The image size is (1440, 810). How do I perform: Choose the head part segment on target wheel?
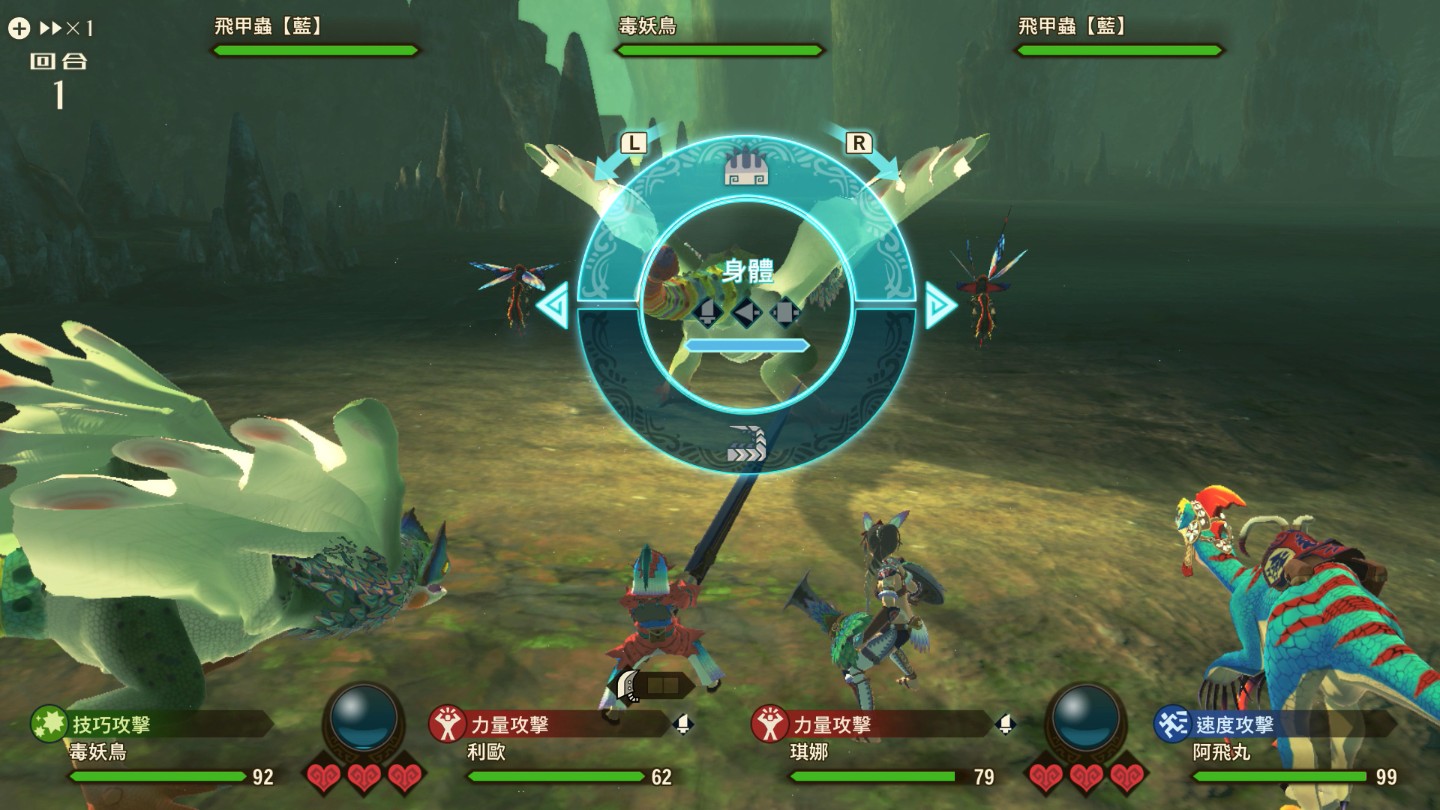(x=745, y=170)
